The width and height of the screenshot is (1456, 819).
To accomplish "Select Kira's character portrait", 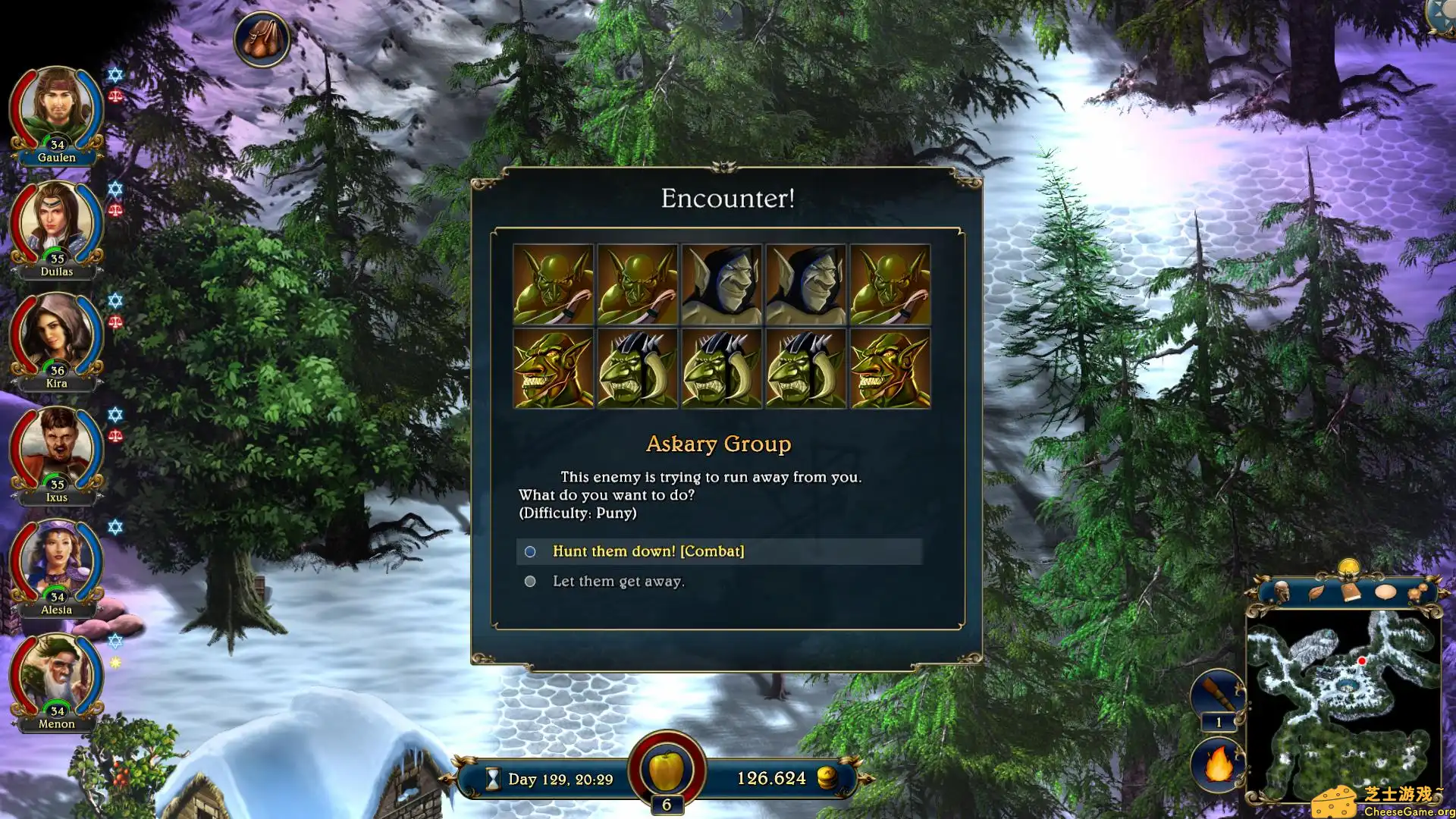I will 57,337.
